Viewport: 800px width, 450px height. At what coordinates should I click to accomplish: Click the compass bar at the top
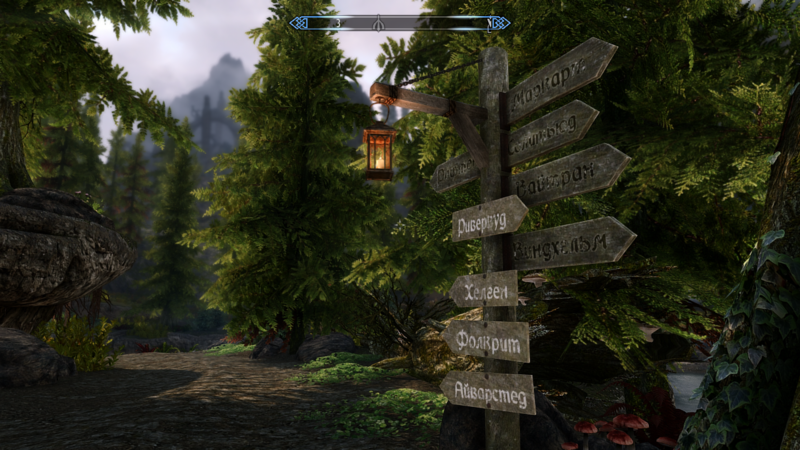coord(399,22)
